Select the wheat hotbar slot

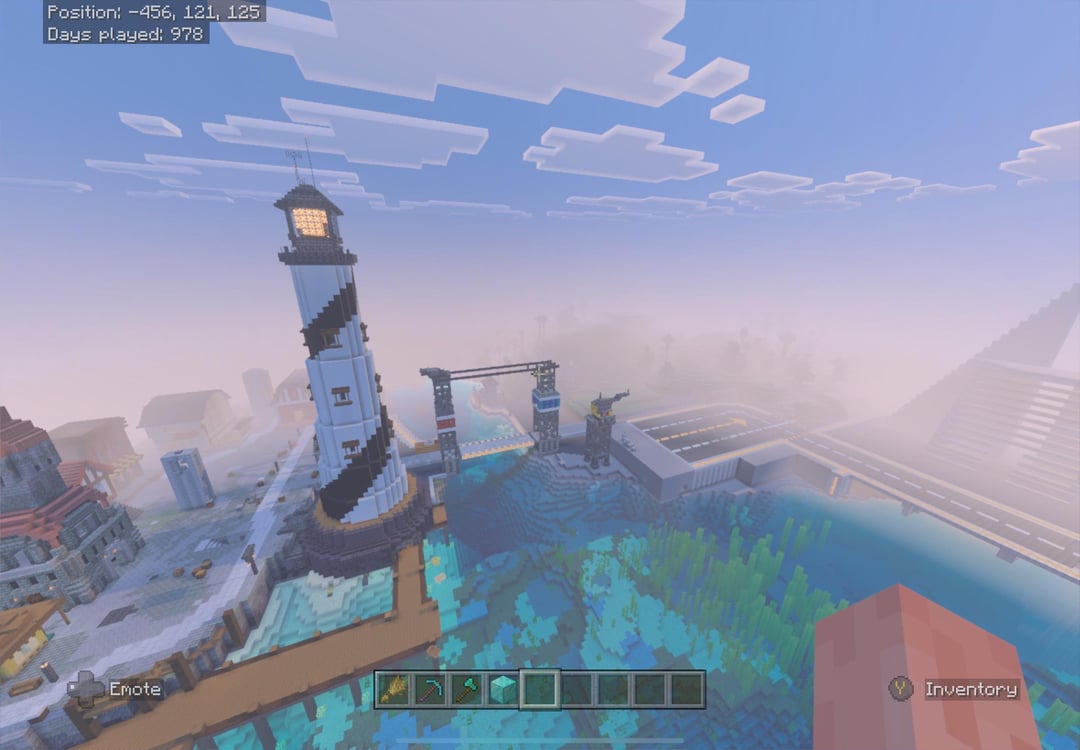pos(394,689)
